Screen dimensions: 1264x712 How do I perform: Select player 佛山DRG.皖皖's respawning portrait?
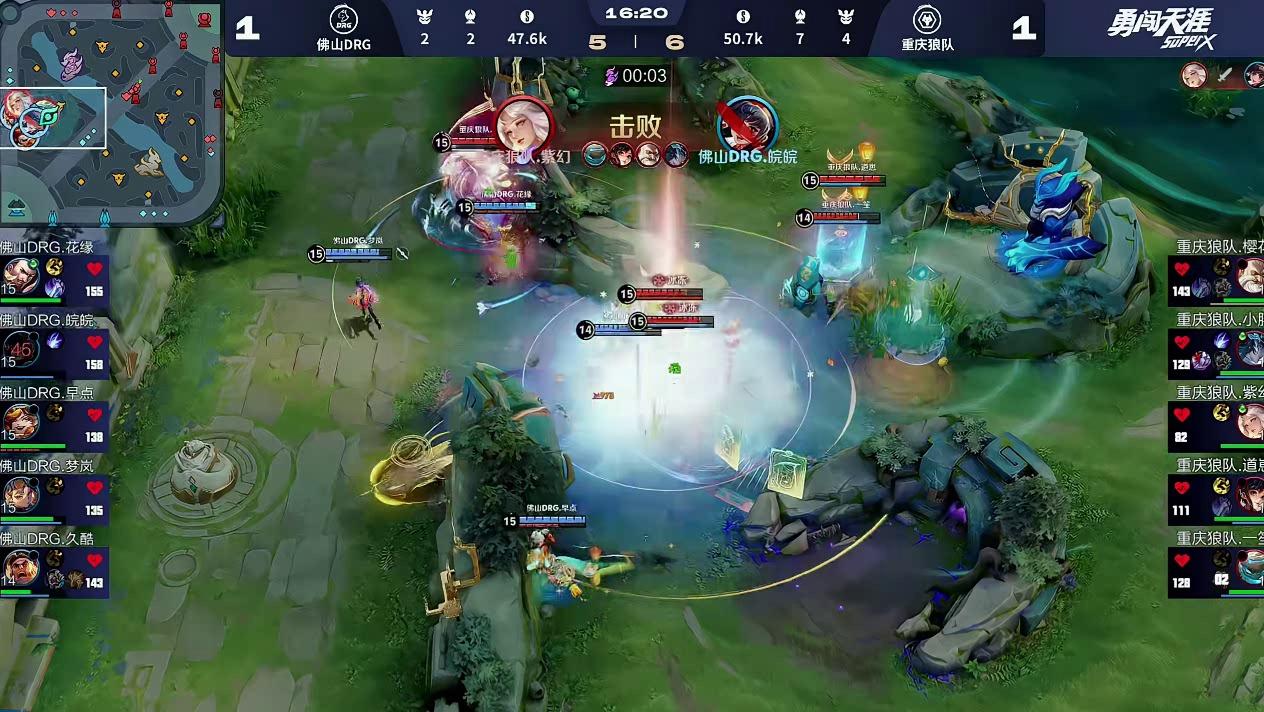pyautogui.click(x=20, y=348)
